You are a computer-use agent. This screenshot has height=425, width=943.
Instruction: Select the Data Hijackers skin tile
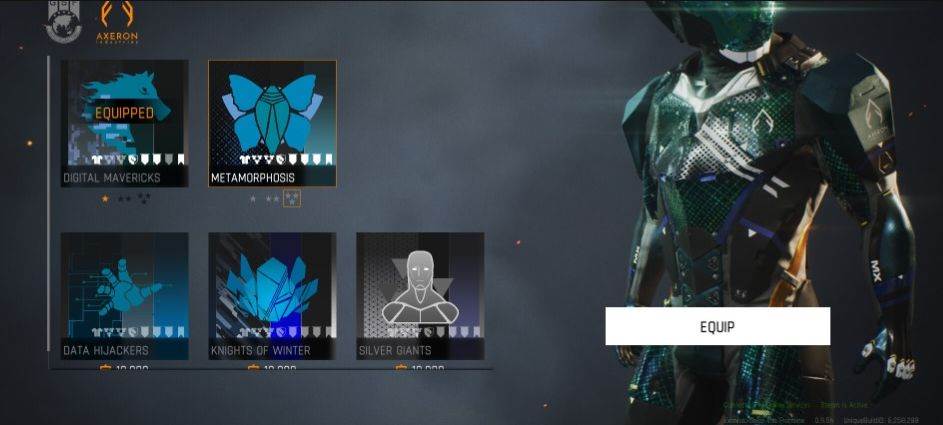124,295
